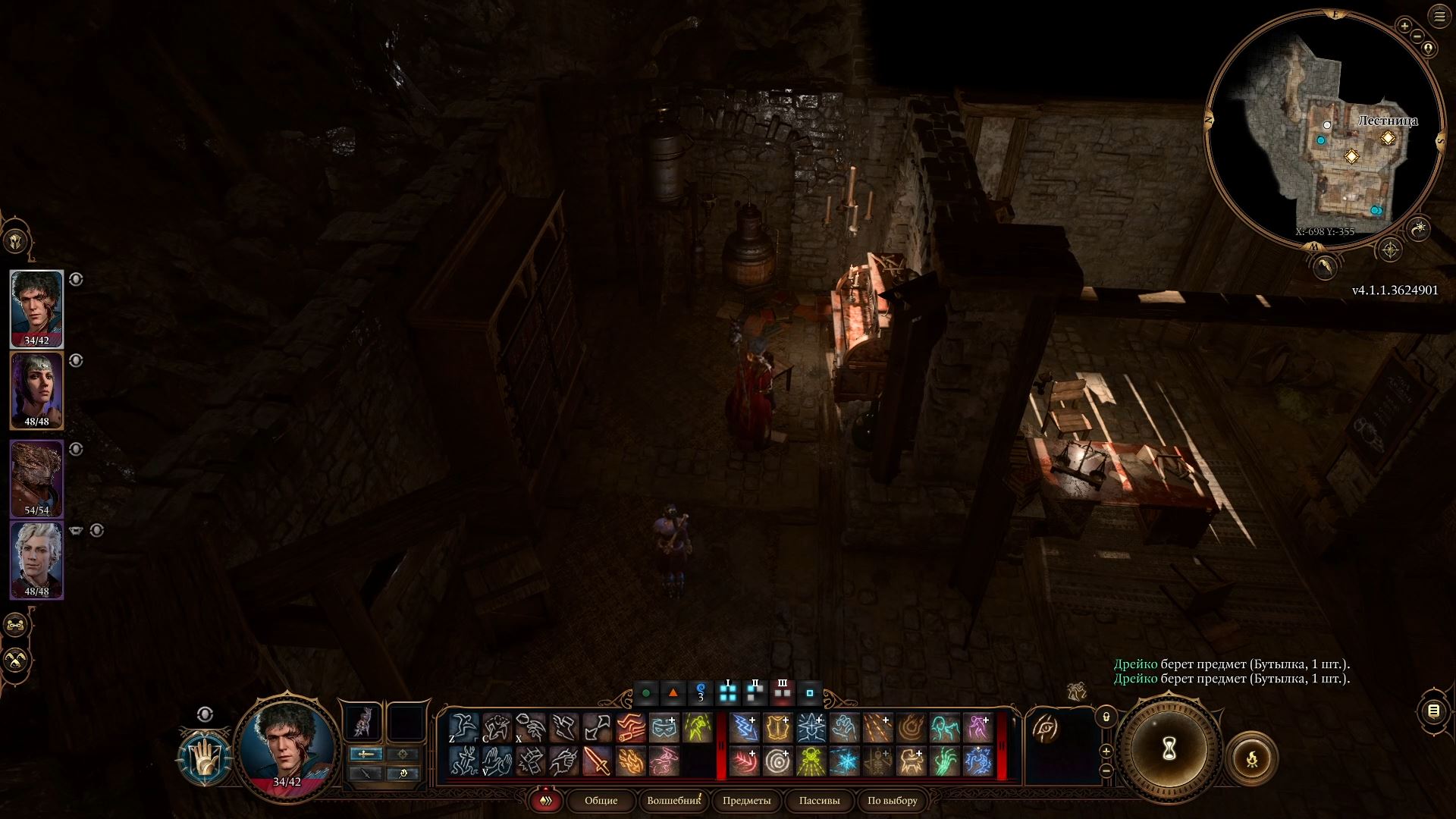
Task: Zoom in the minimap with plus button
Action: coord(1404,26)
